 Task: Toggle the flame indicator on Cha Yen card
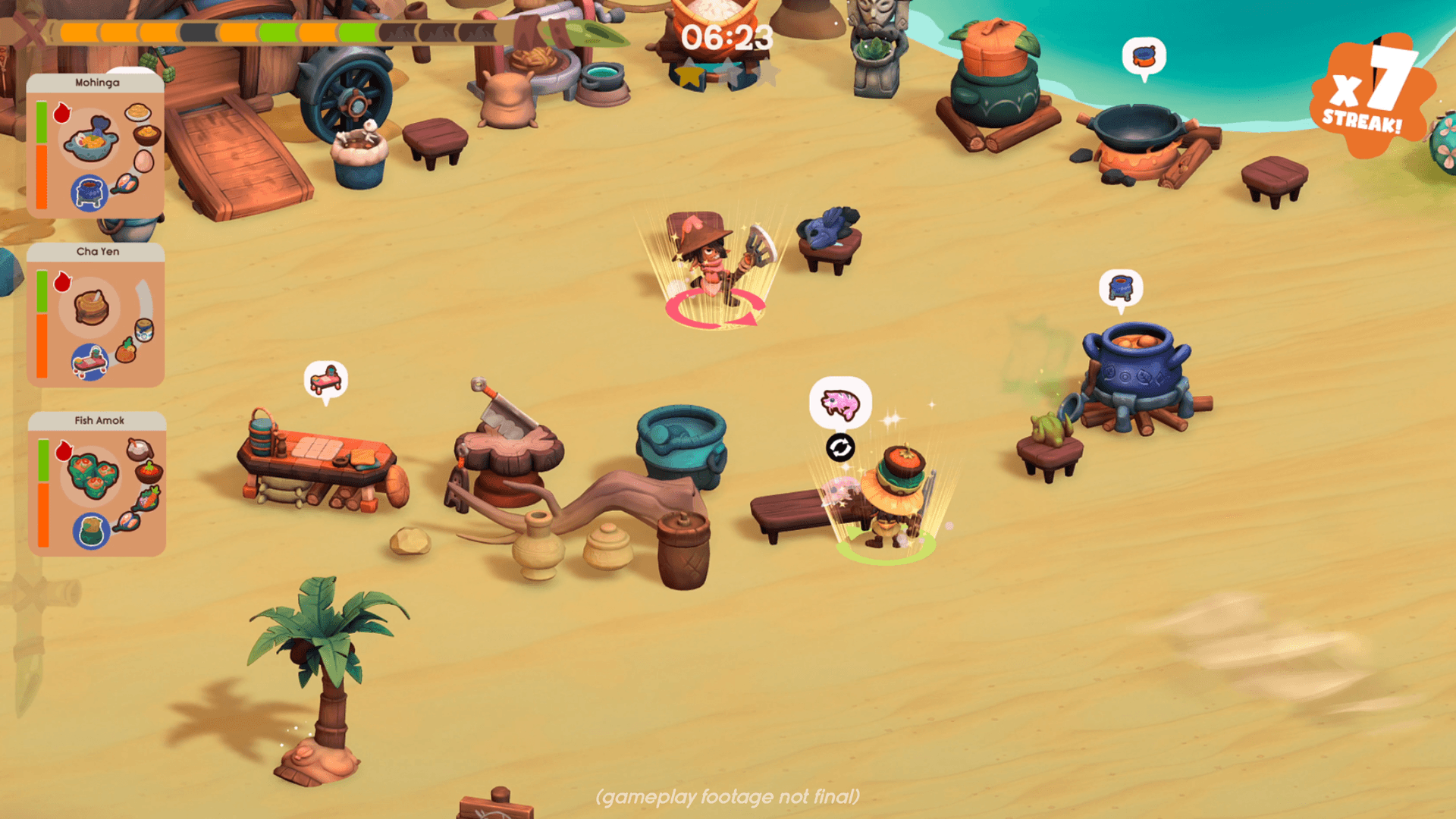[x=61, y=281]
